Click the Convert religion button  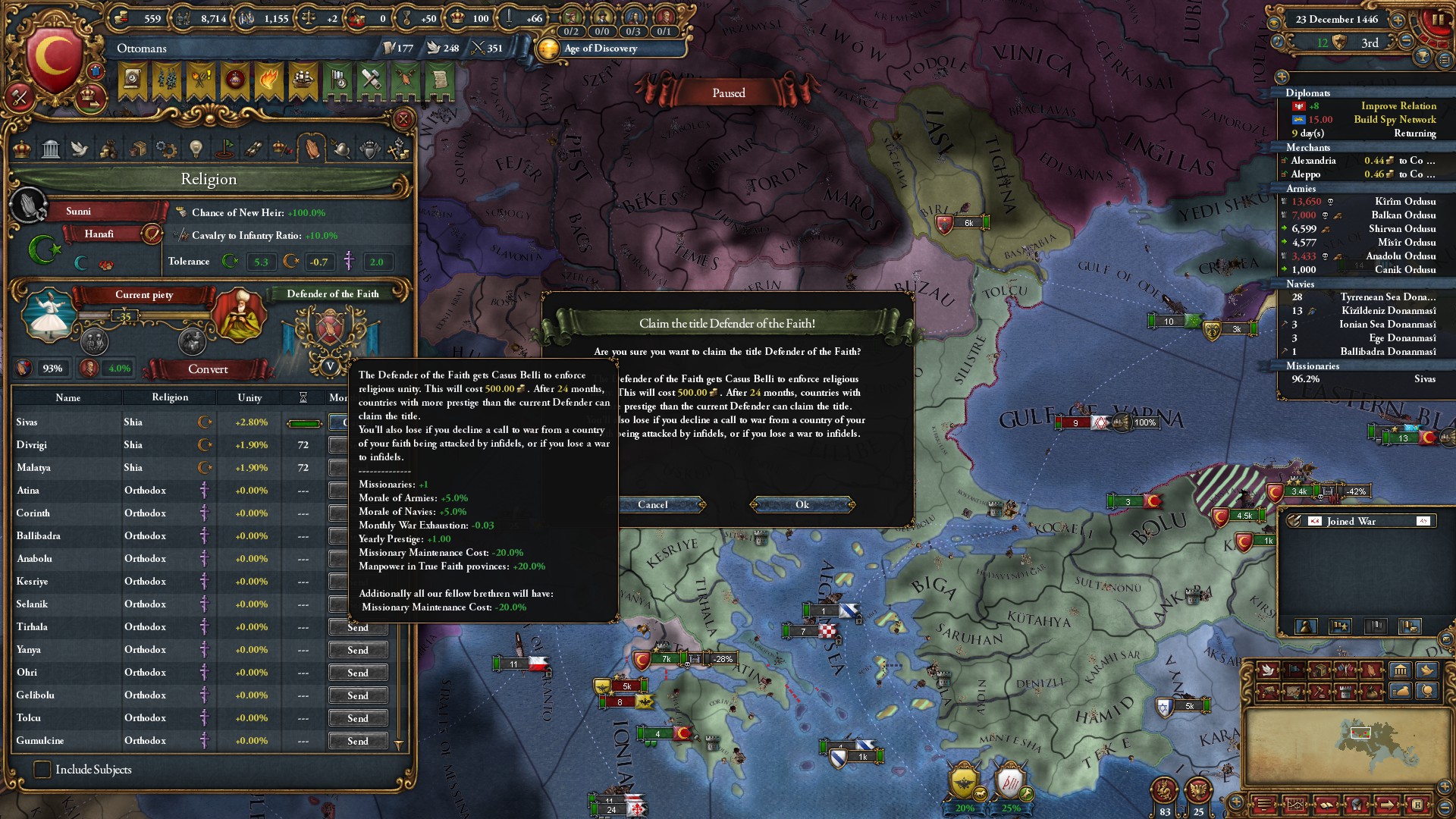pos(208,369)
